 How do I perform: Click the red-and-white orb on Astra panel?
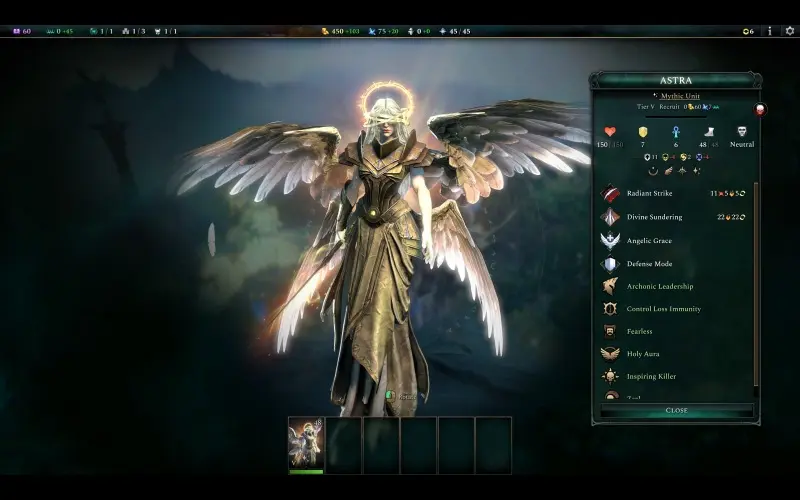[x=760, y=109]
